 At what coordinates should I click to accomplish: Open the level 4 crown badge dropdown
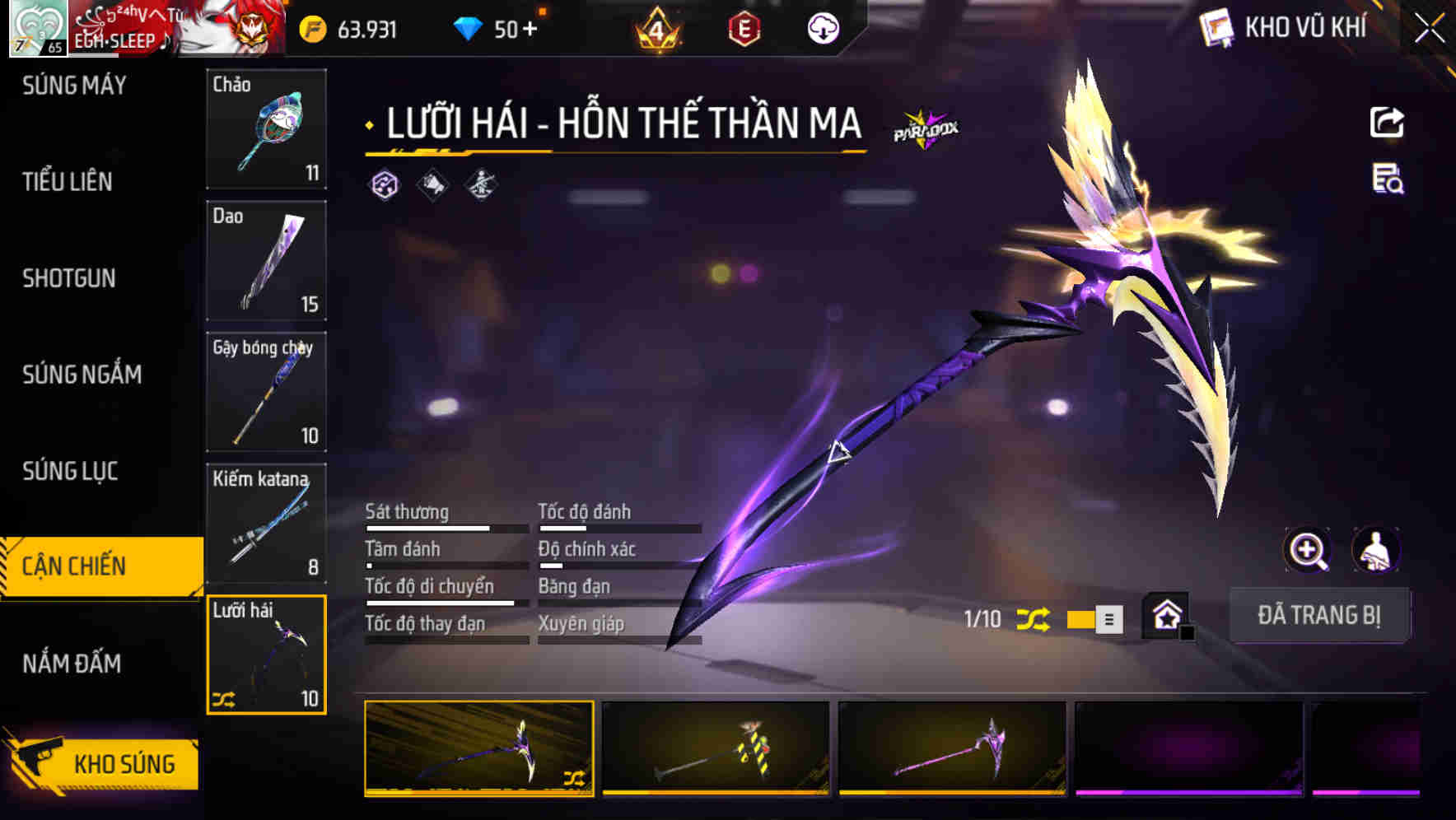click(658, 27)
